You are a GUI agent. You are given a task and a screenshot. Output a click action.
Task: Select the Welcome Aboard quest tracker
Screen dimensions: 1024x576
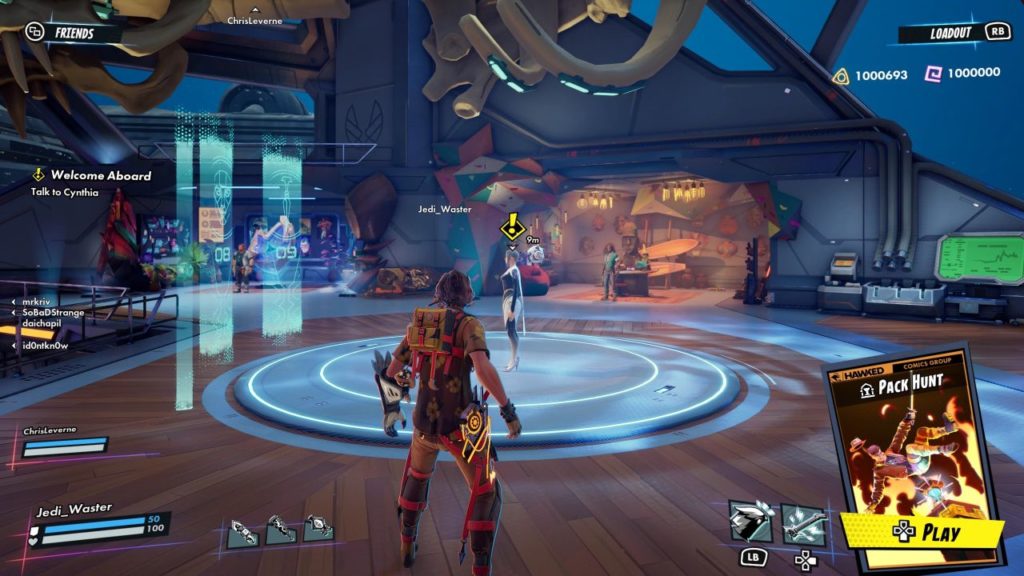click(93, 182)
